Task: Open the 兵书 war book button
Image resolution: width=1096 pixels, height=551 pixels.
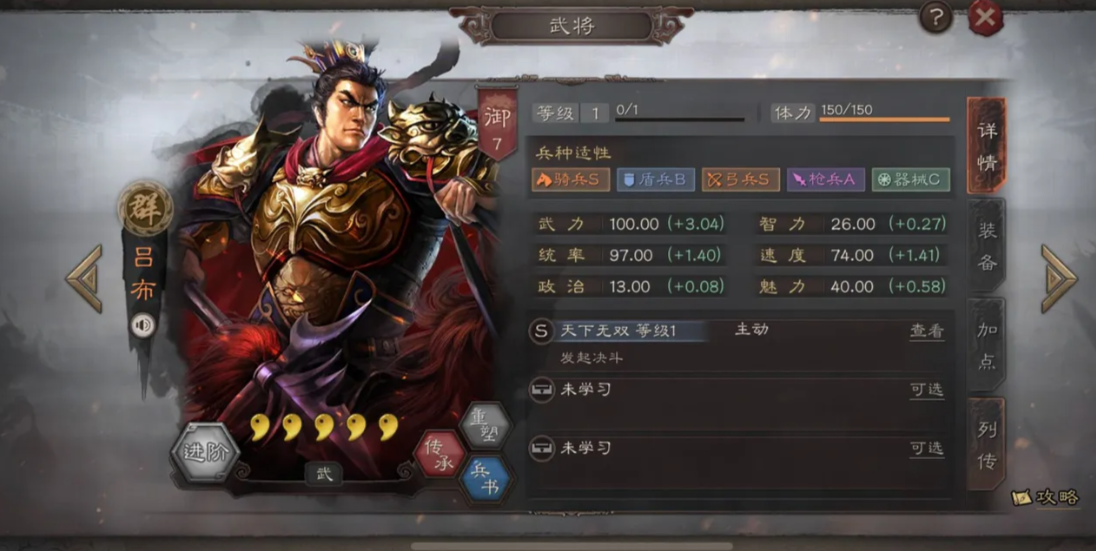Action: click(486, 479)
